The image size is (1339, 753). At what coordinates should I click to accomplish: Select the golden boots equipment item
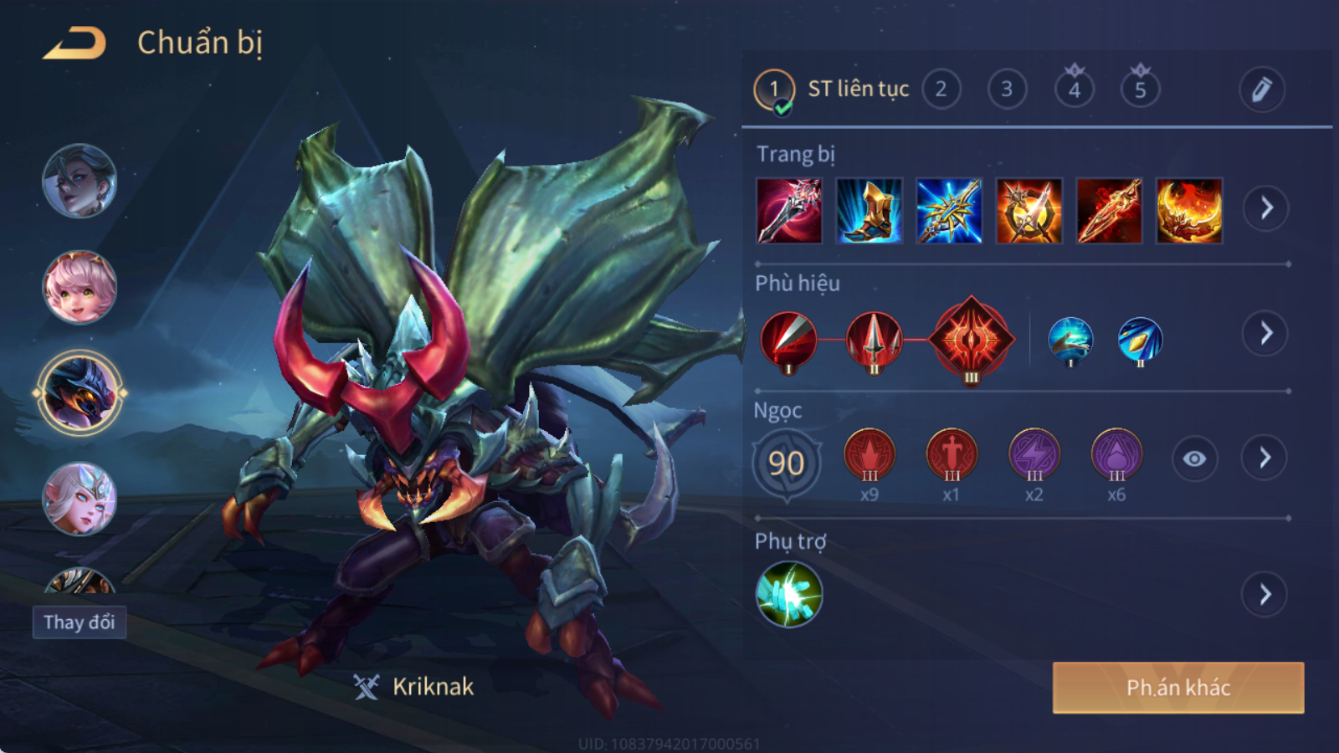pyautogui.click(x=869, y=211)
